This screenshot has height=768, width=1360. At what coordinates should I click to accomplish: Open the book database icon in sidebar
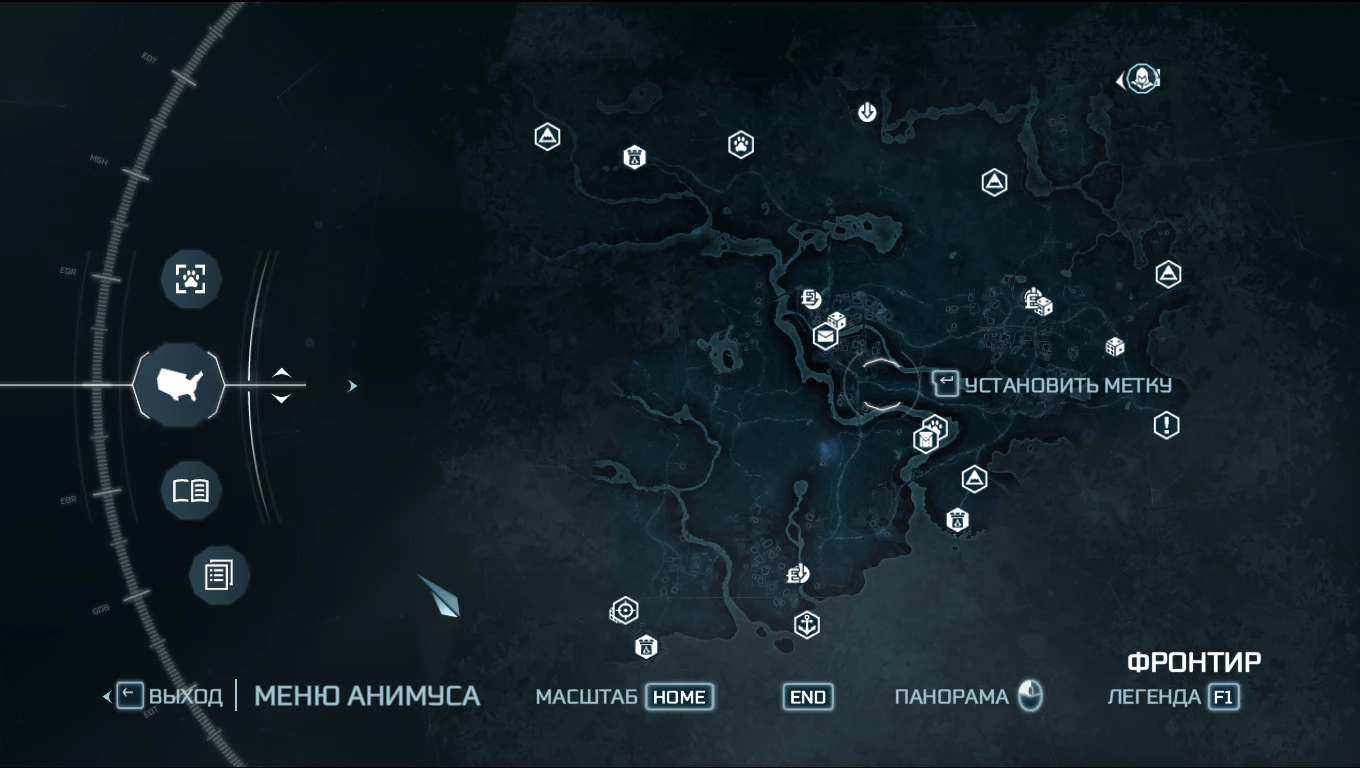tap(191, 491)
